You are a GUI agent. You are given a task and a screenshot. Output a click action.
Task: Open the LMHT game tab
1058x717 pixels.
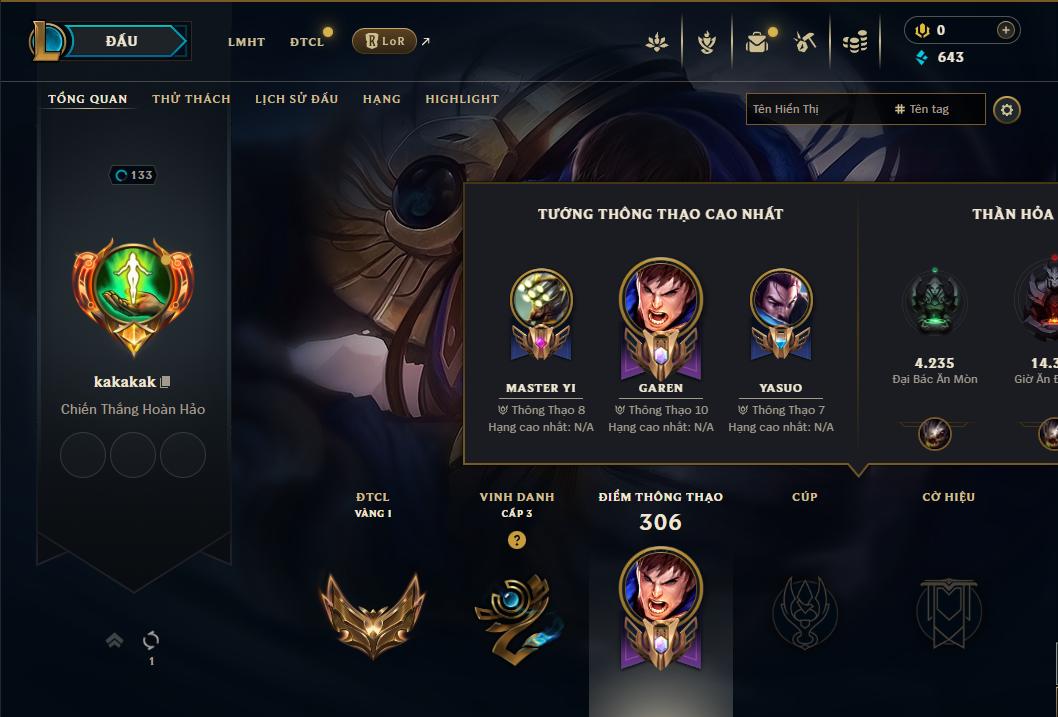point(246,42)
